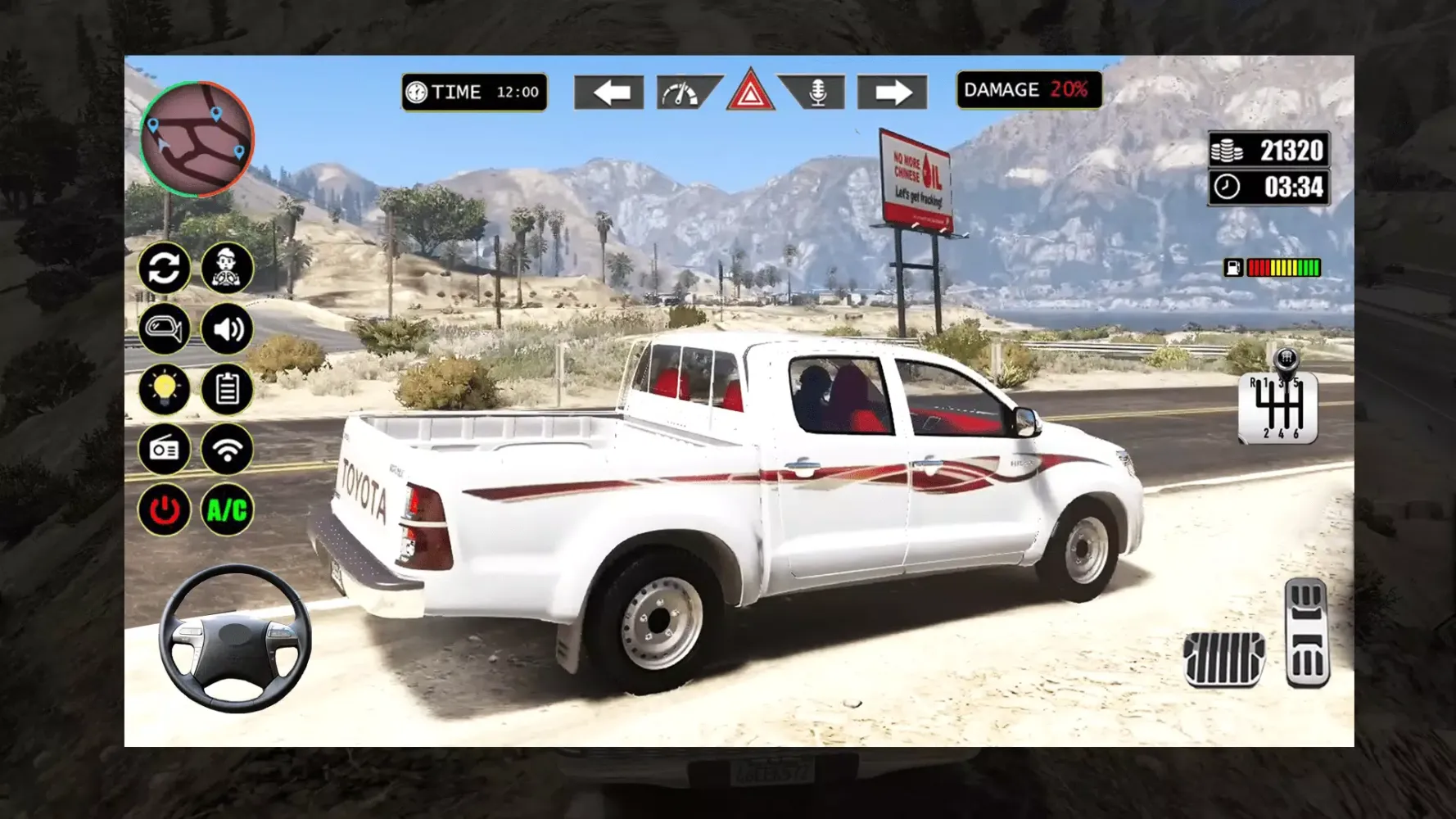This screenshot has height=819, width=1456.
Task: Click the headlight bulb icon
Action: point(165,390)
